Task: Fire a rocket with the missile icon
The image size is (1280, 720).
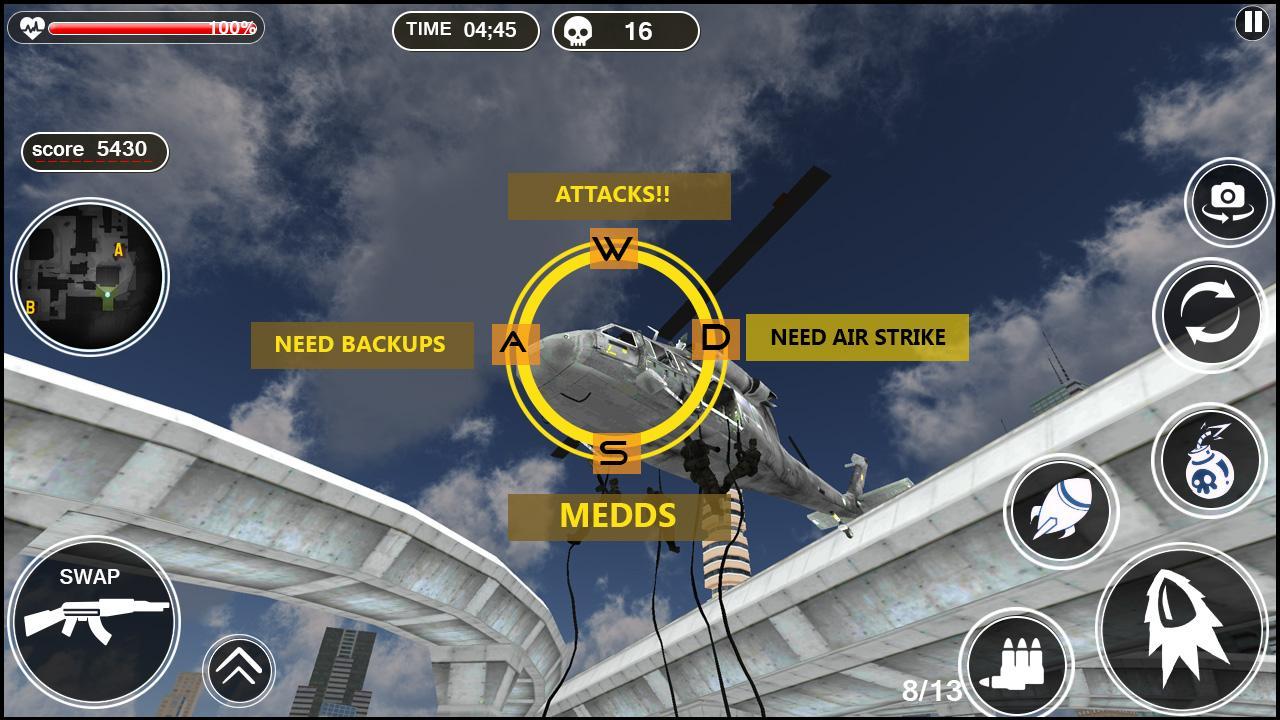Action: tap(1063, 509)
